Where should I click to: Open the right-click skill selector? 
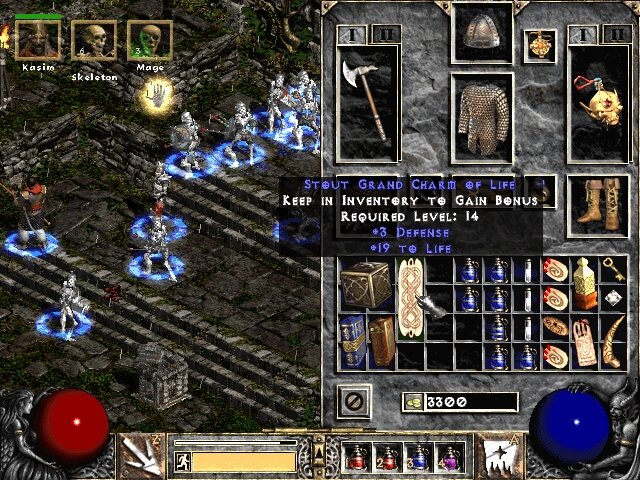pyautogui.click(x=497, y=455)
